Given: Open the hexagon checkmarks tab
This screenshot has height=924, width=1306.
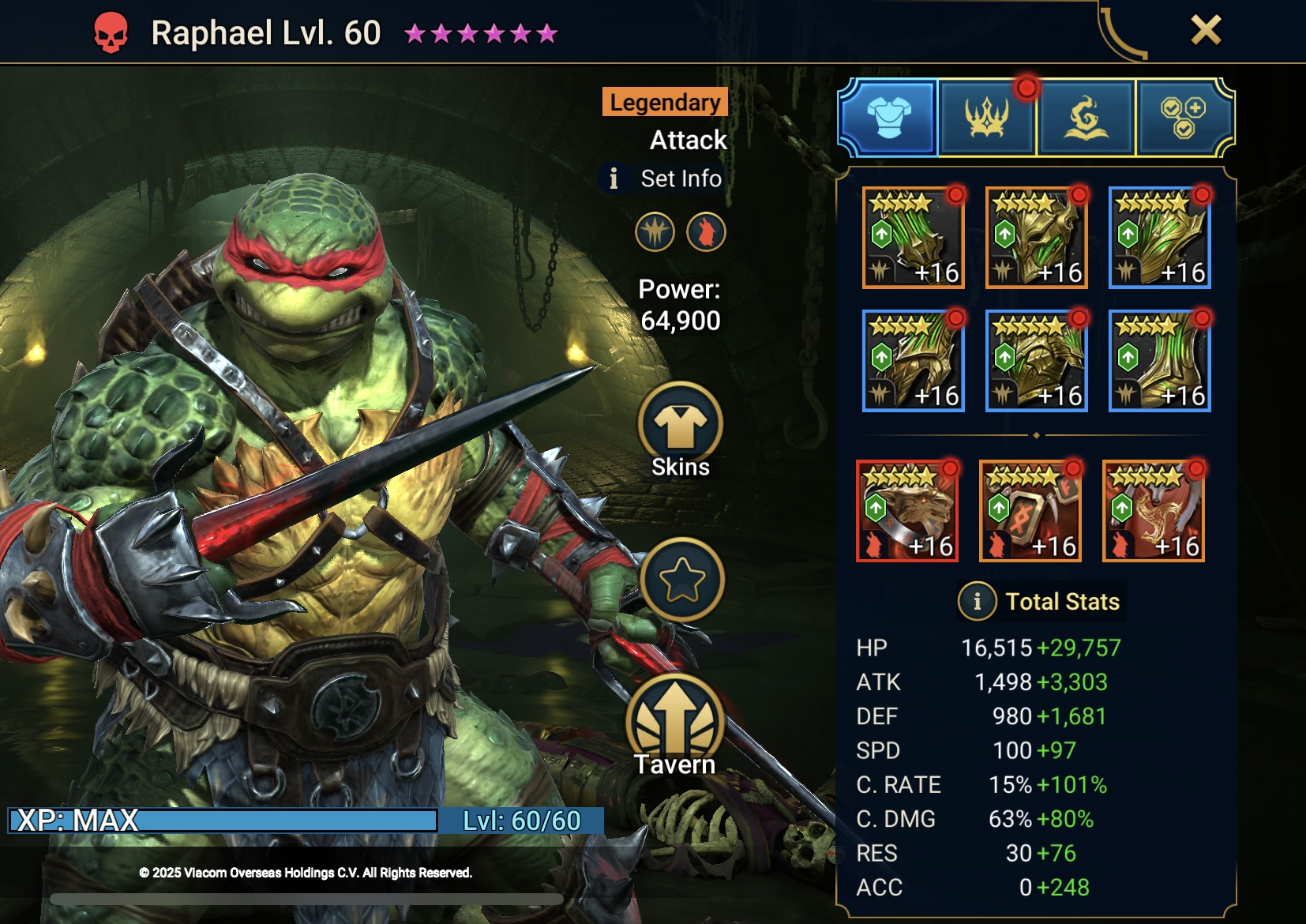Looking at the screenshot, I should pyautogui.click(x=1183, y=118).
